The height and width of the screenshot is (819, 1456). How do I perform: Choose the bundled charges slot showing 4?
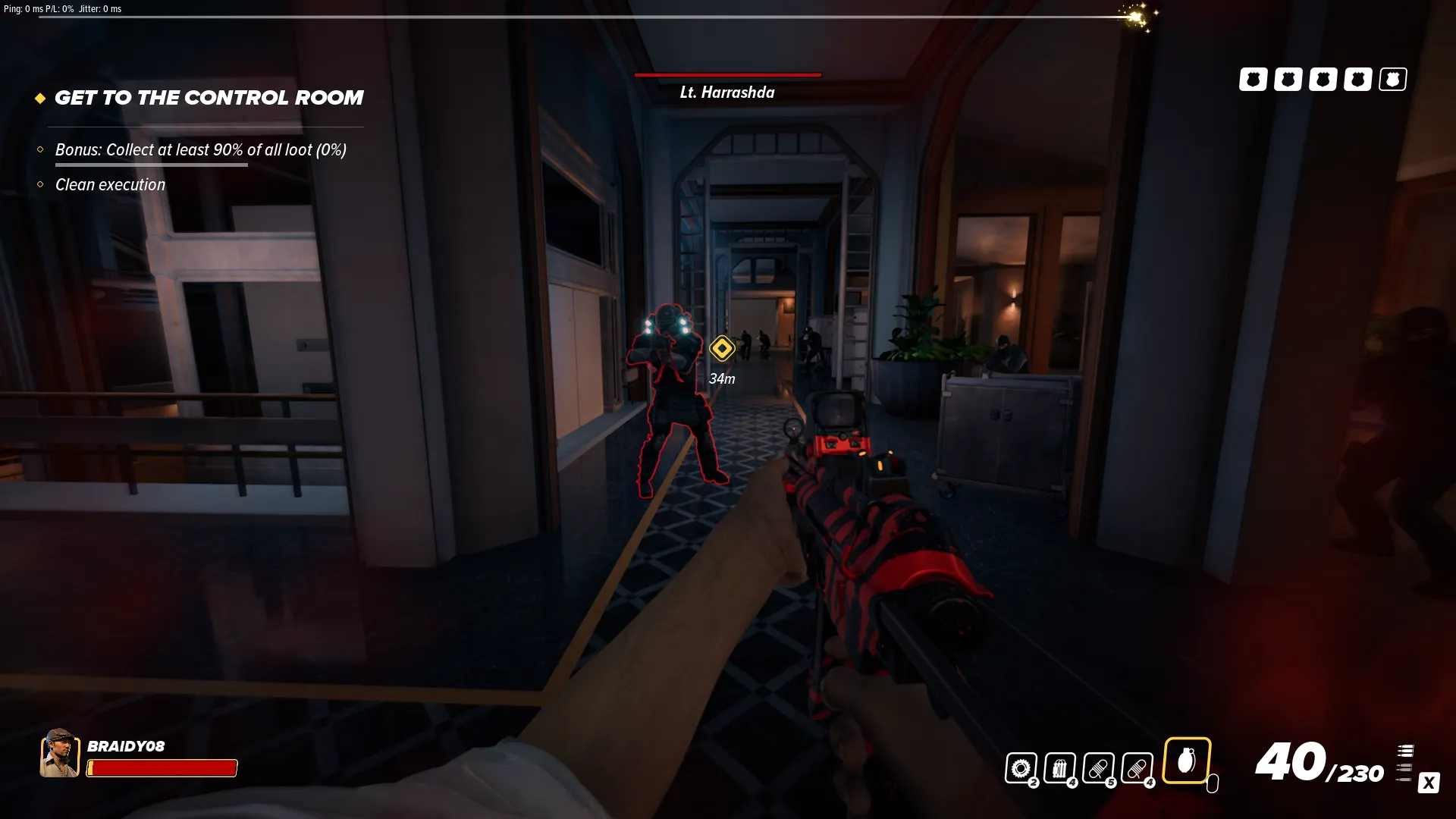coord(1059,768)
